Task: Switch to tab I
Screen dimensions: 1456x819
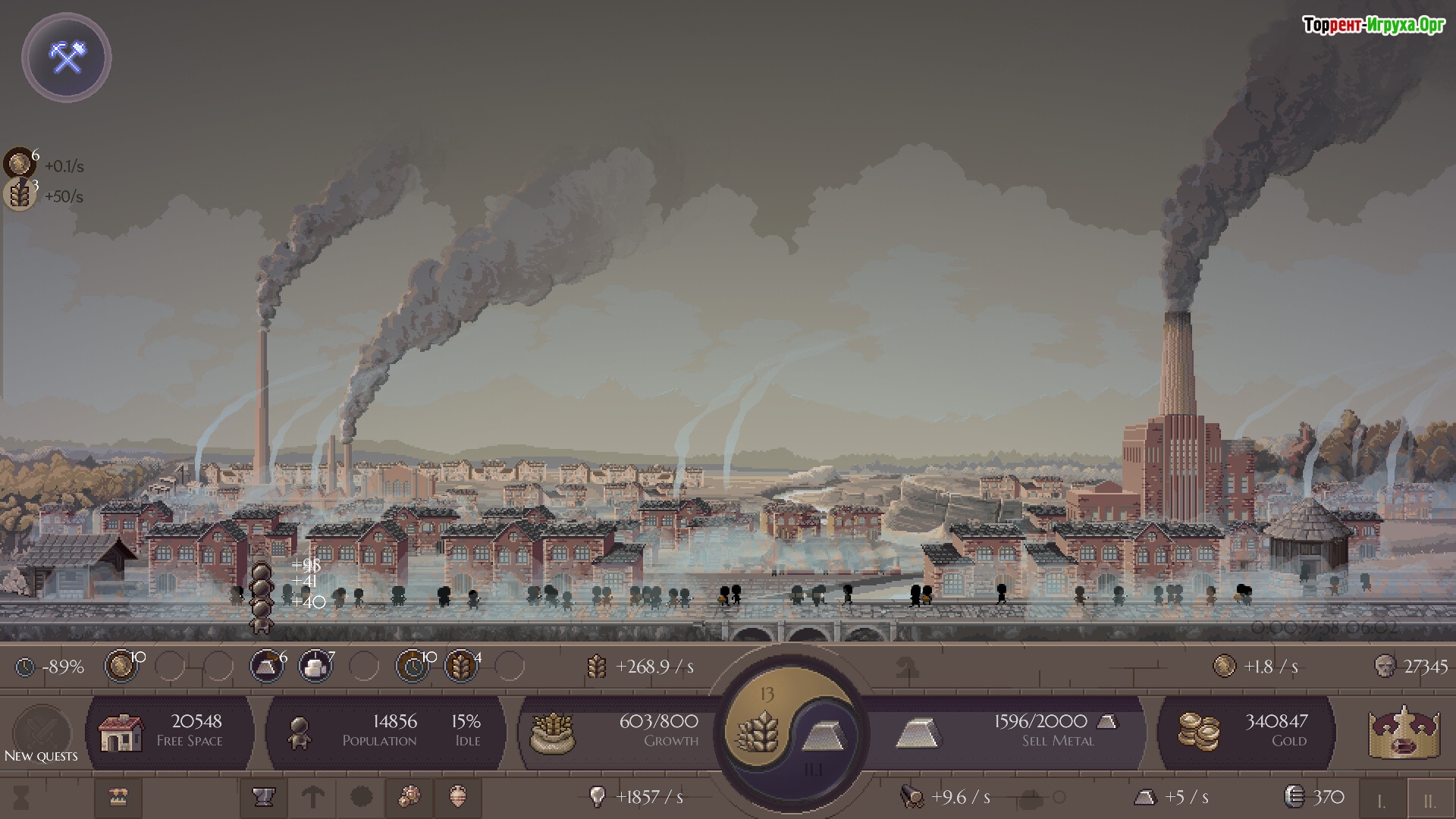Action: coord(1381,800)
